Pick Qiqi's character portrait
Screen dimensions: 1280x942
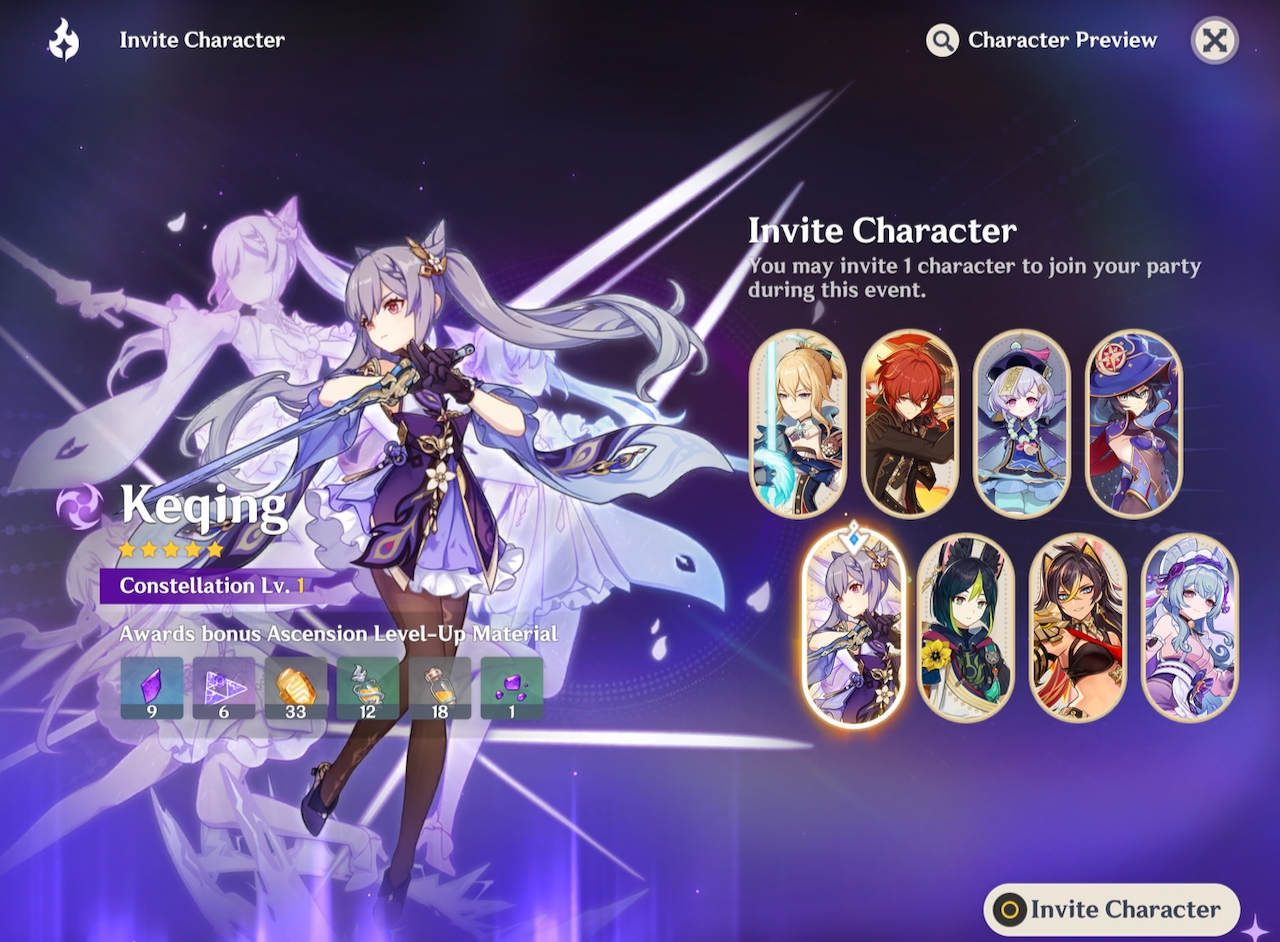coord(1022,423)
